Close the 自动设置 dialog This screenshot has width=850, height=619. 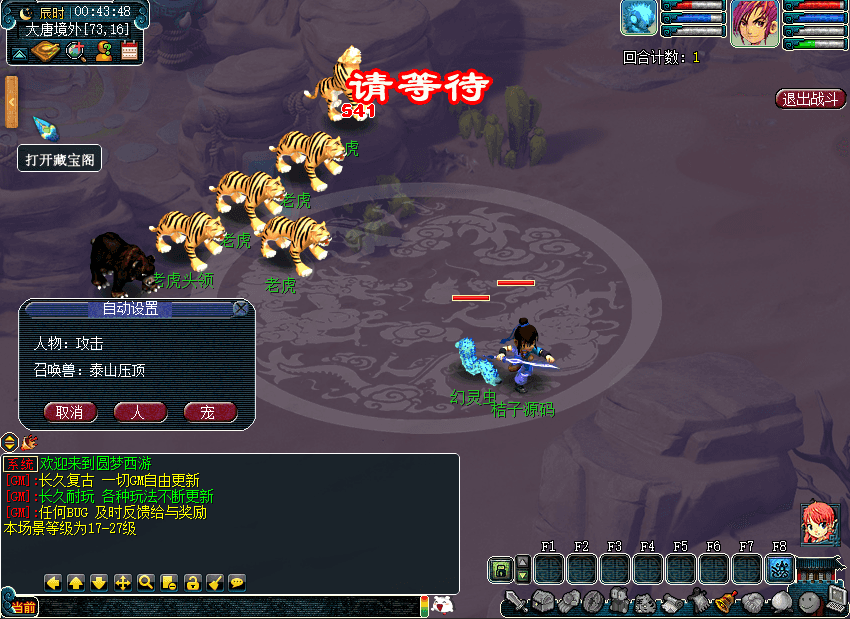241,309
